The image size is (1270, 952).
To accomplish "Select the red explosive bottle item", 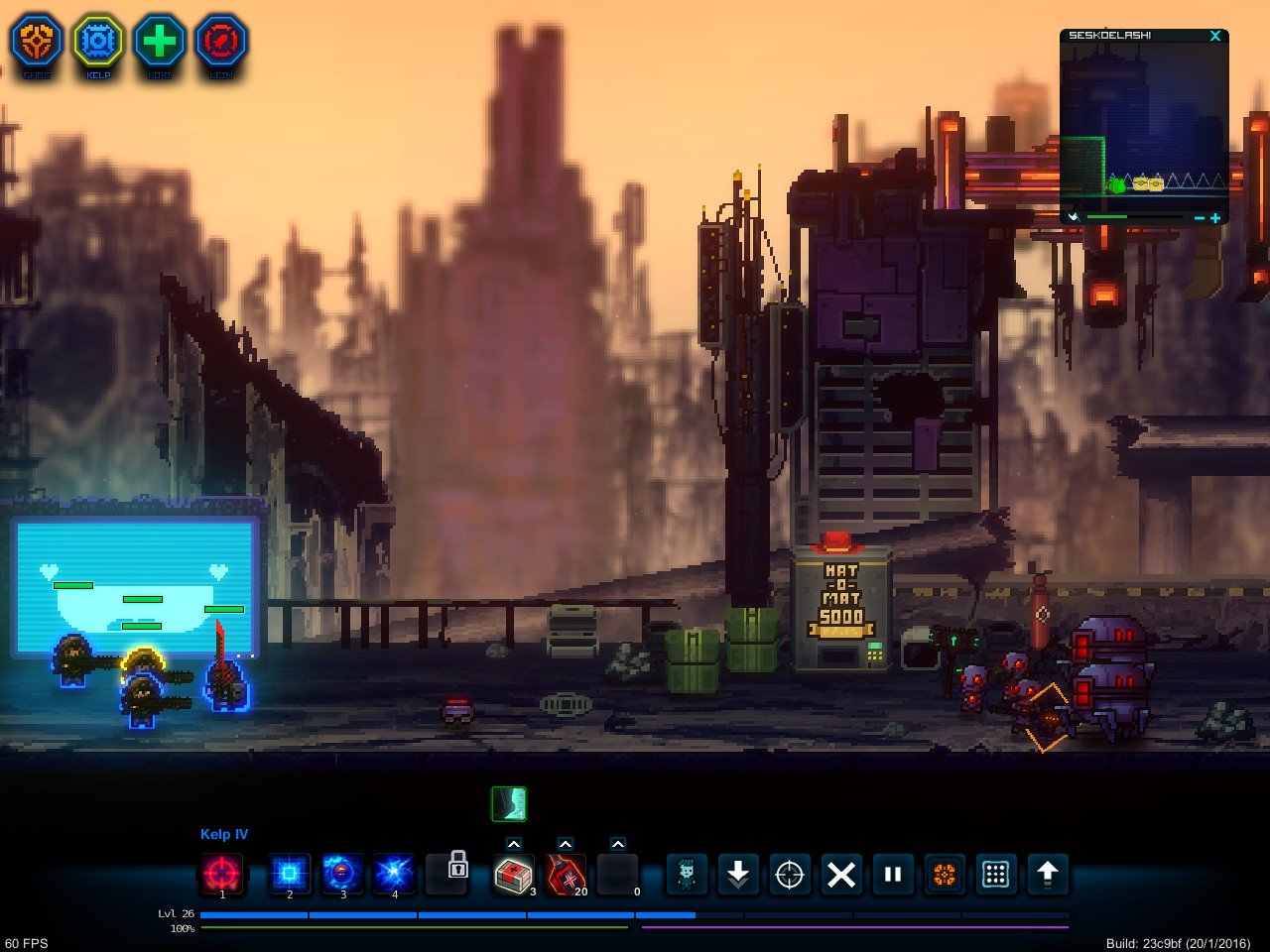I will (565, 875).
